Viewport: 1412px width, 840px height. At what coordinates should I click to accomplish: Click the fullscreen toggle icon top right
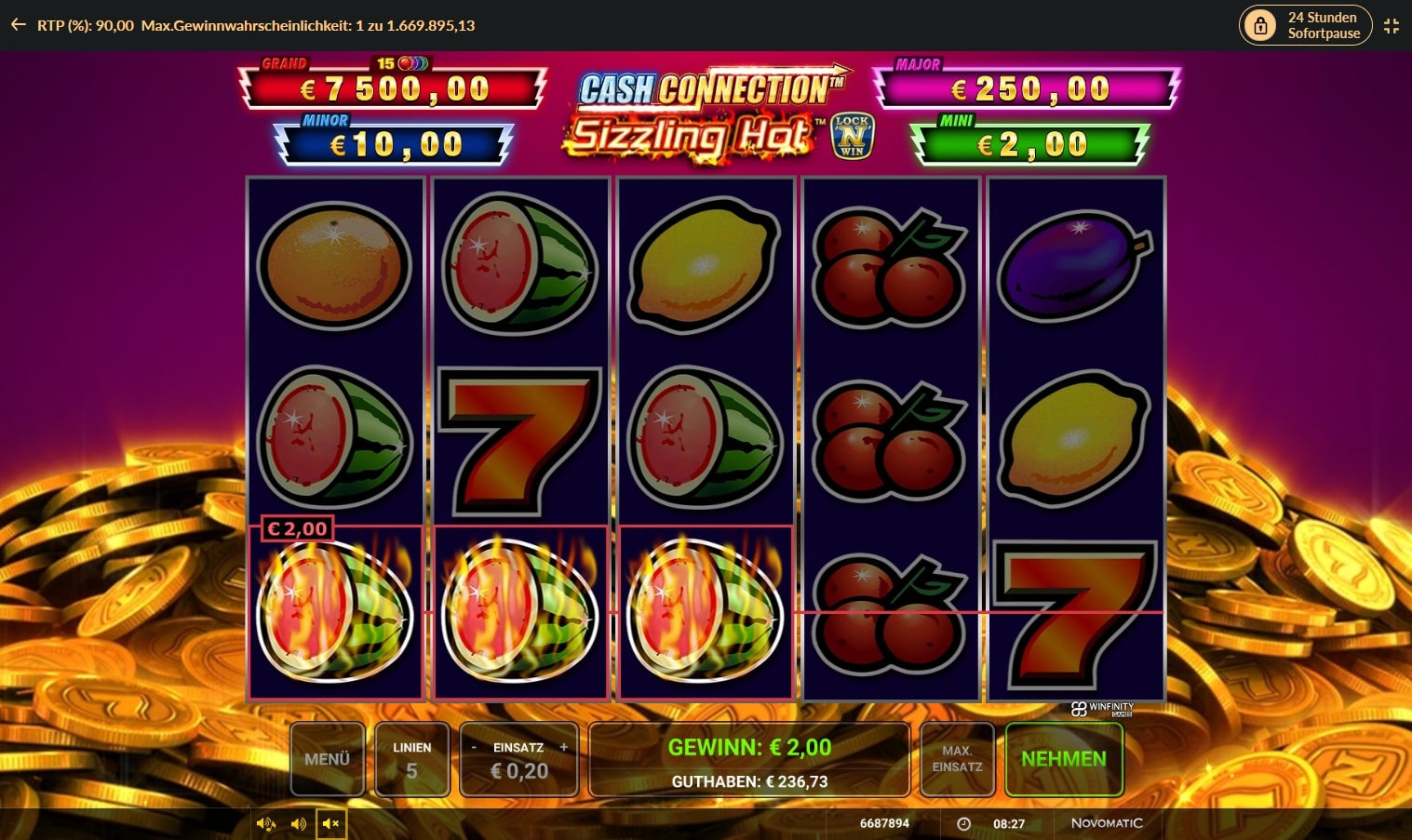click(x=1392, y=25)
